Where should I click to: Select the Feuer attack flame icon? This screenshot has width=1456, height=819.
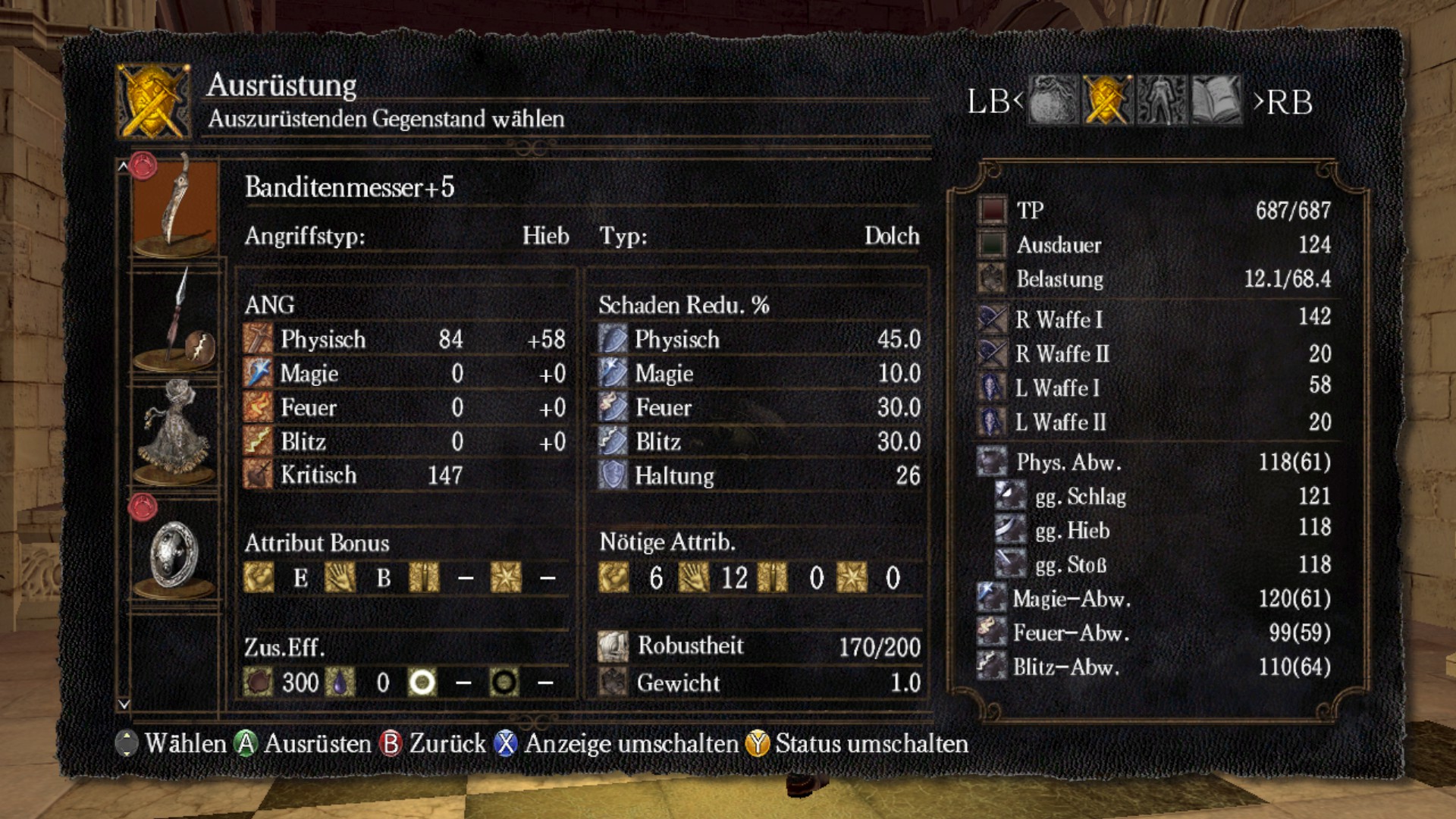click(x=258, y=407)
